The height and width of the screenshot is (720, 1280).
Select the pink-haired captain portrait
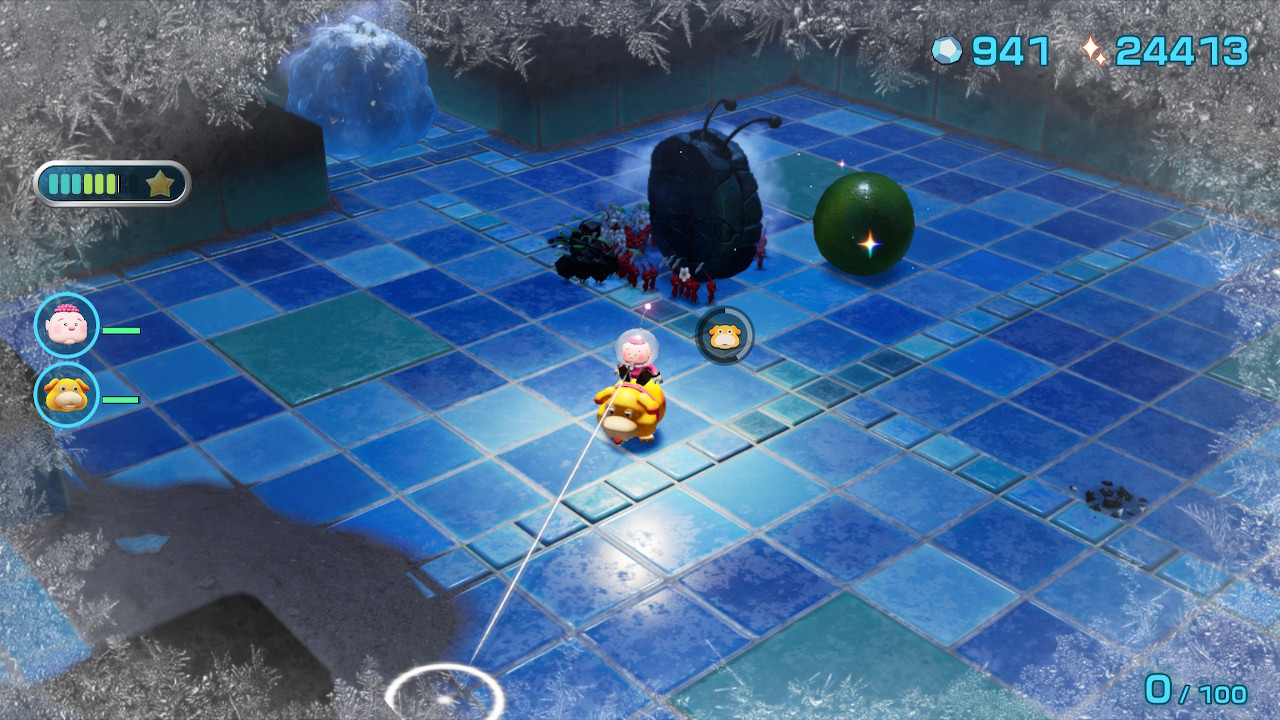[x=67, y=325]
